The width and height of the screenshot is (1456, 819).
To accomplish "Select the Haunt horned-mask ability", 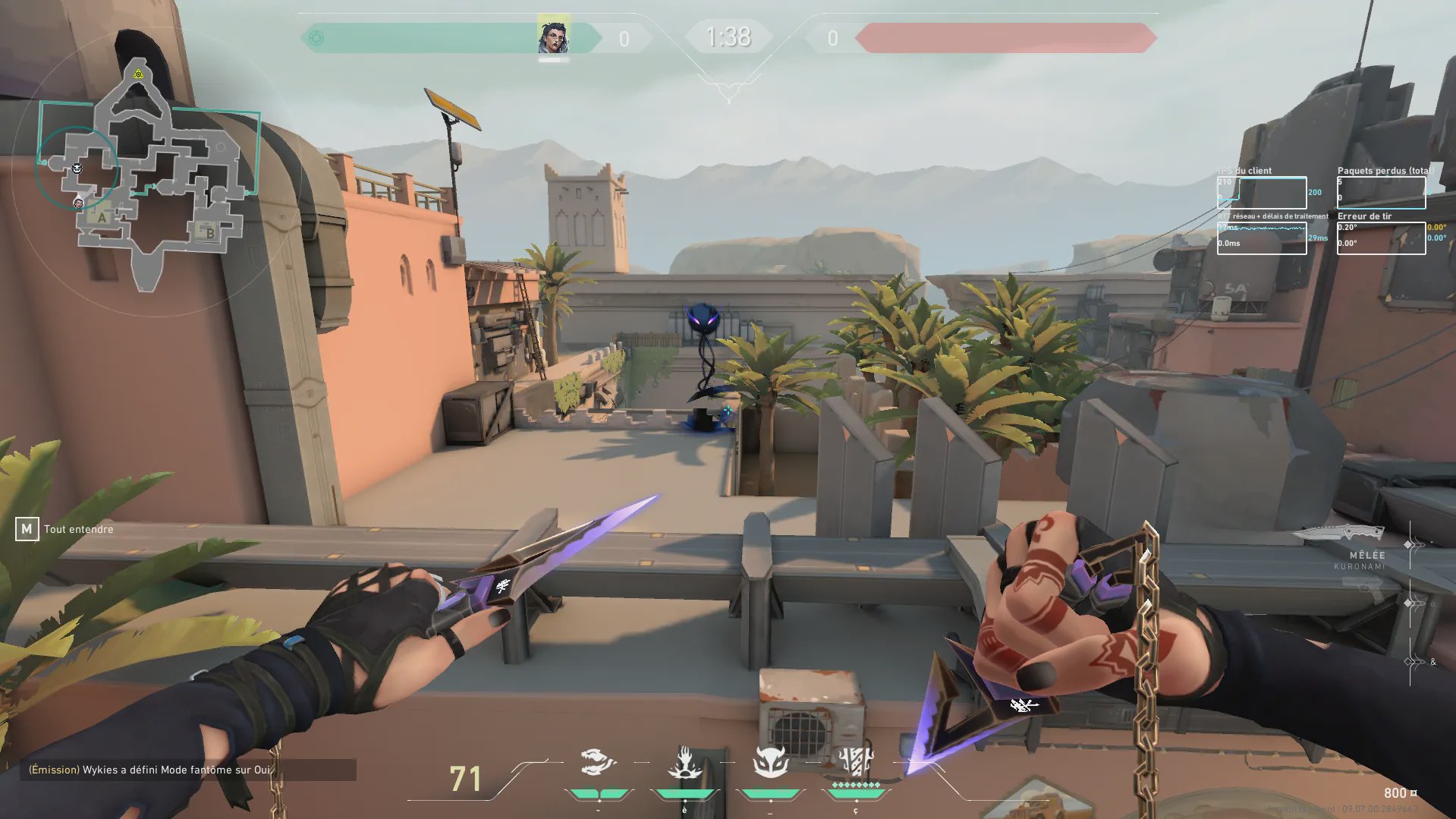I will click(x=771, y=761).
